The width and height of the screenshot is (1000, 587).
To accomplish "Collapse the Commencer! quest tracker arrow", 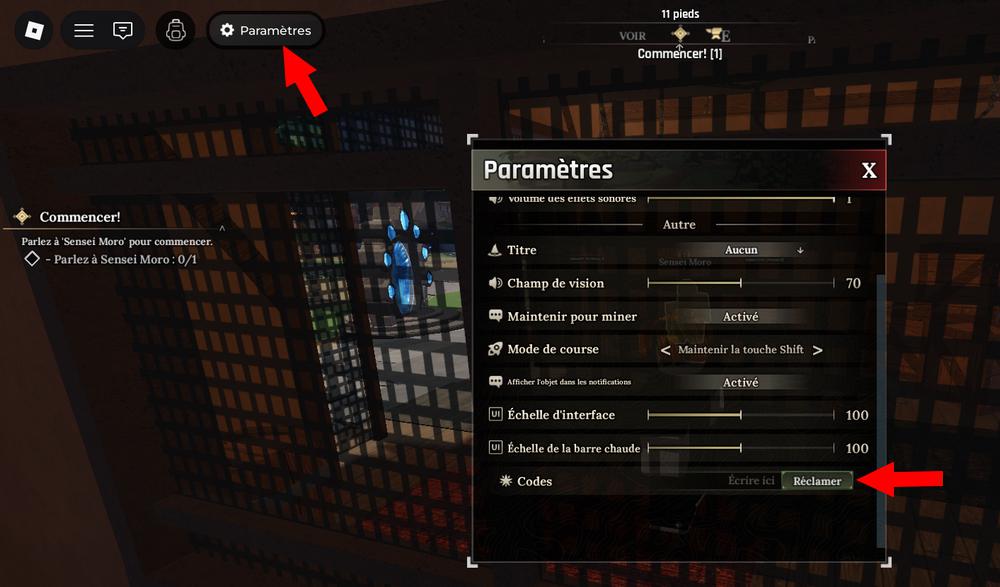I will [x=222, y=229].
